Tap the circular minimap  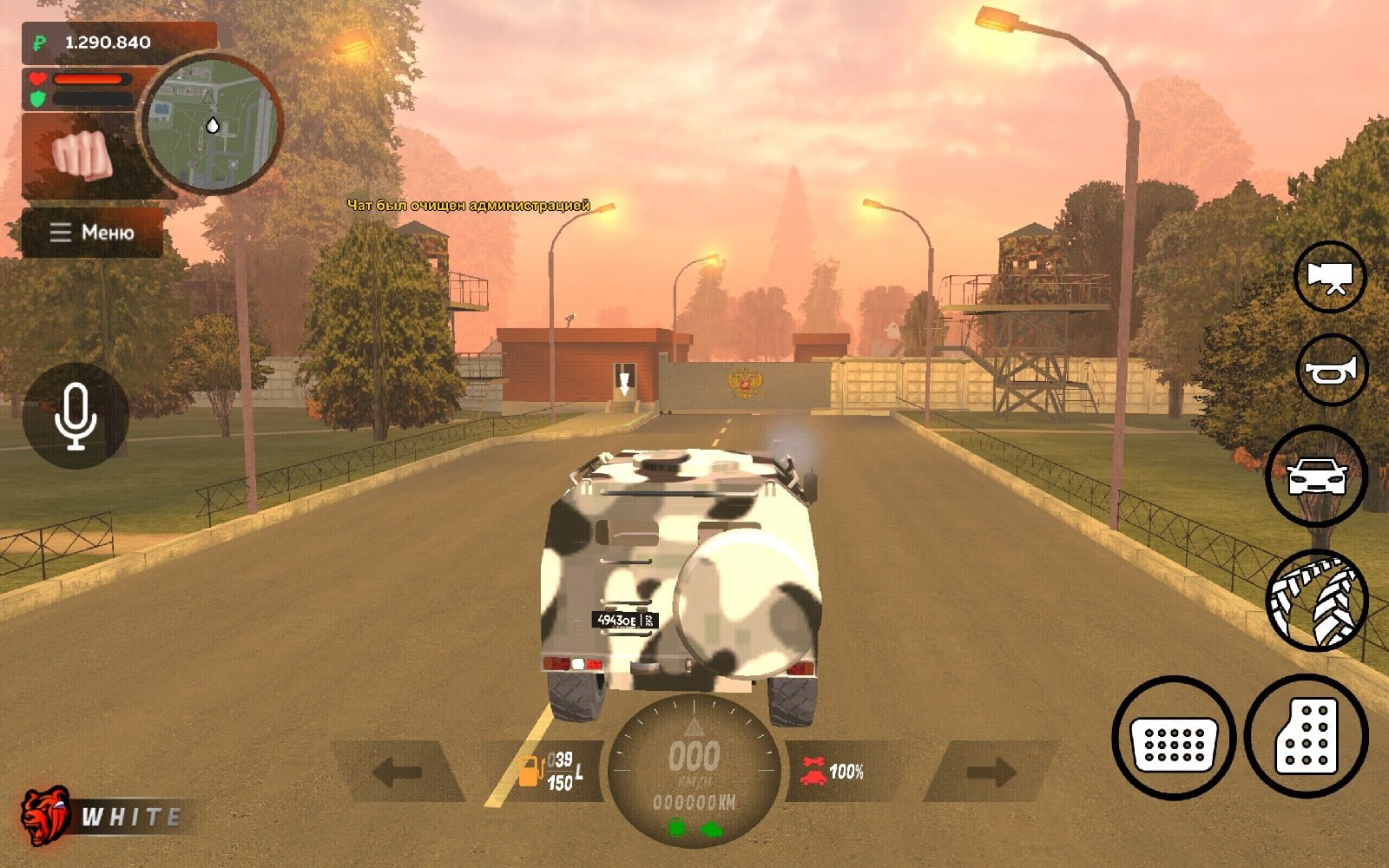(x=212, y=124)
